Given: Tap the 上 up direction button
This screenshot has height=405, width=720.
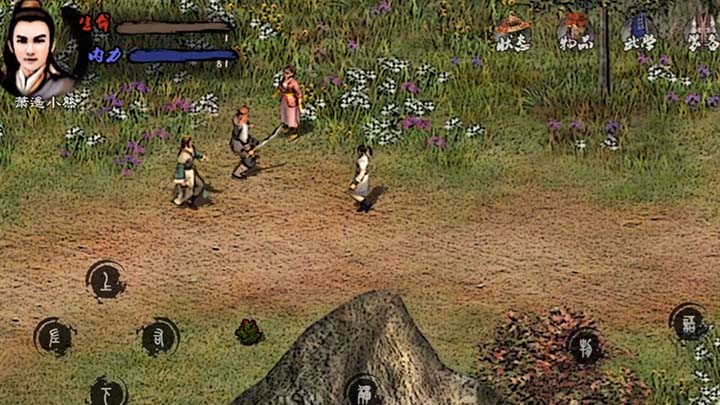Looking at the screenshot, I should pyautogui.click(x=106, y=281).
